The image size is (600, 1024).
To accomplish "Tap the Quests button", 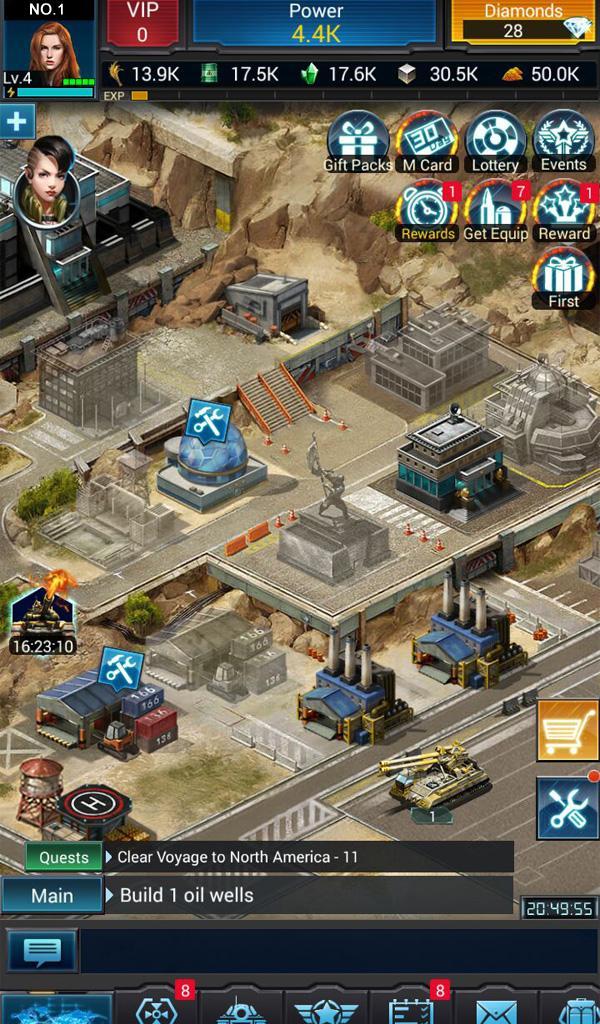I will [x=64, y=857].
